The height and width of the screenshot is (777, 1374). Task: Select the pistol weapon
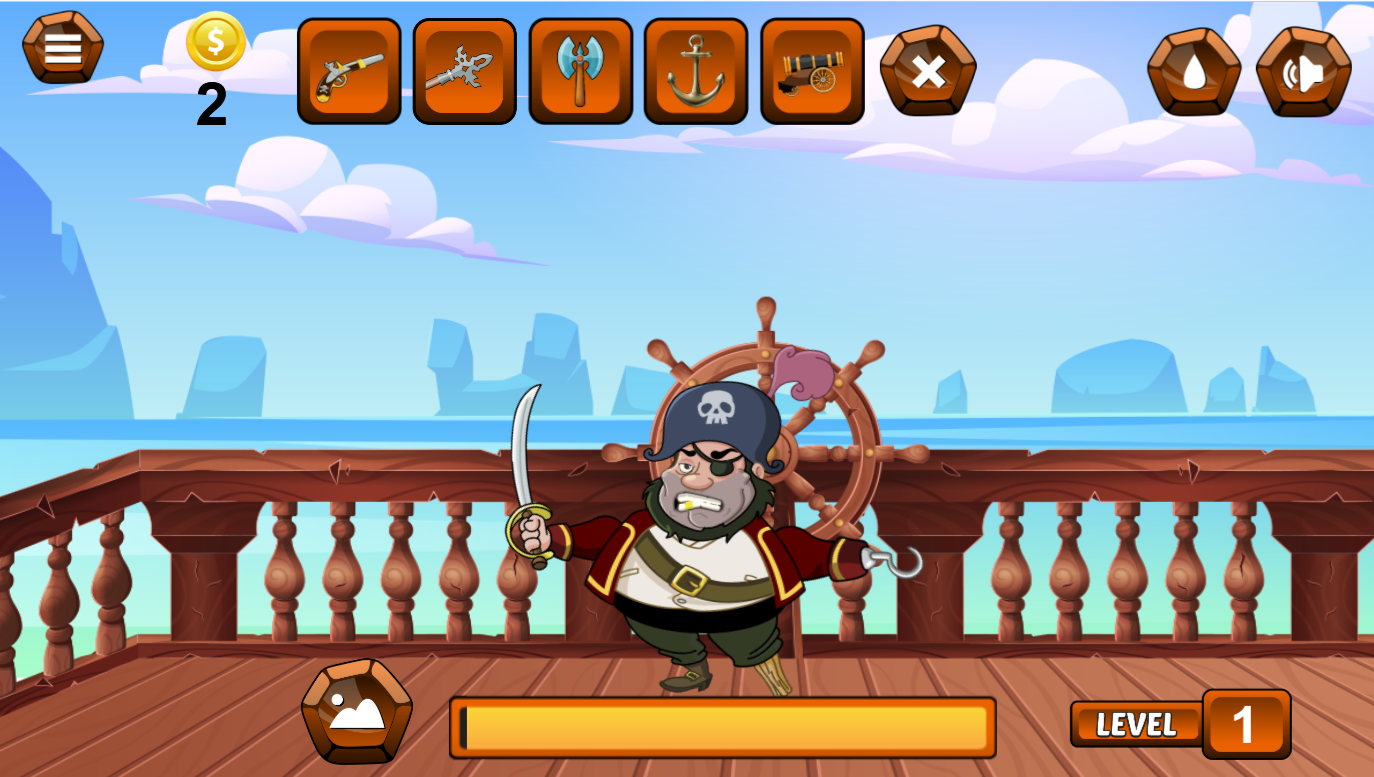coord(349,69)
